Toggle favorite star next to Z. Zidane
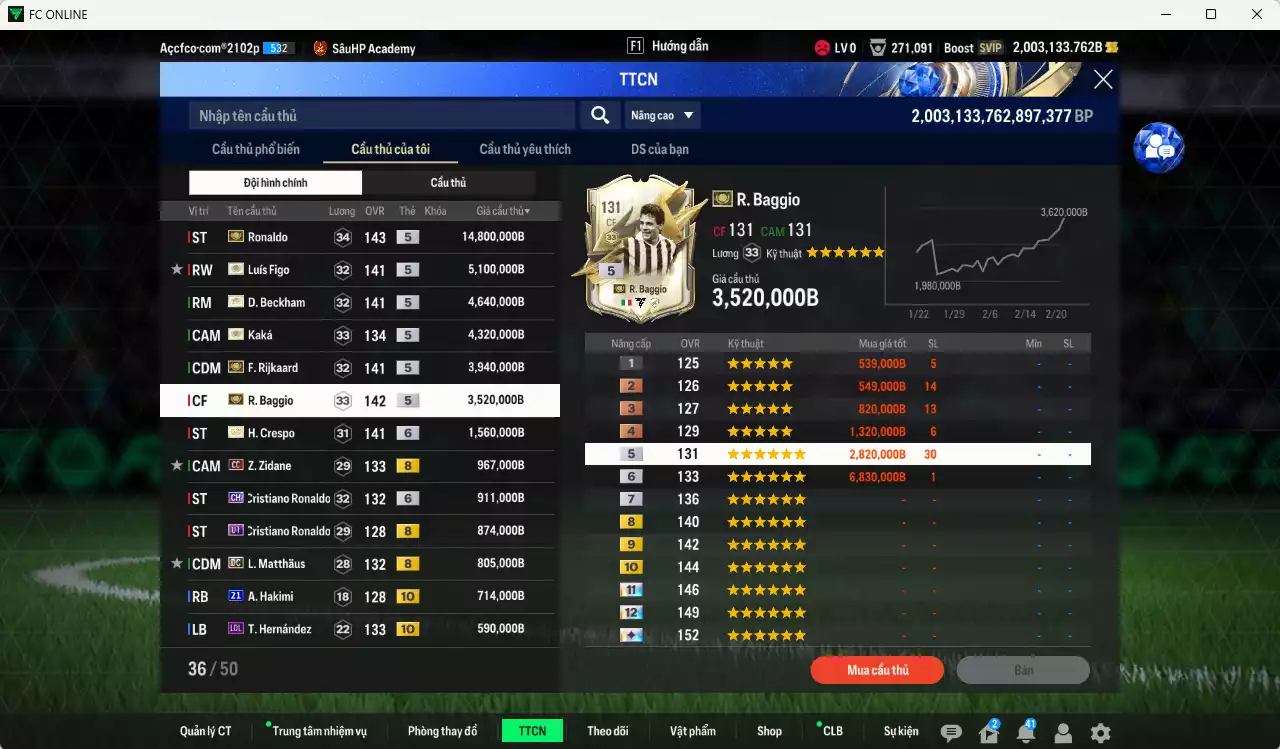Viewport: 1280px width, 749px height. point(177,465)
